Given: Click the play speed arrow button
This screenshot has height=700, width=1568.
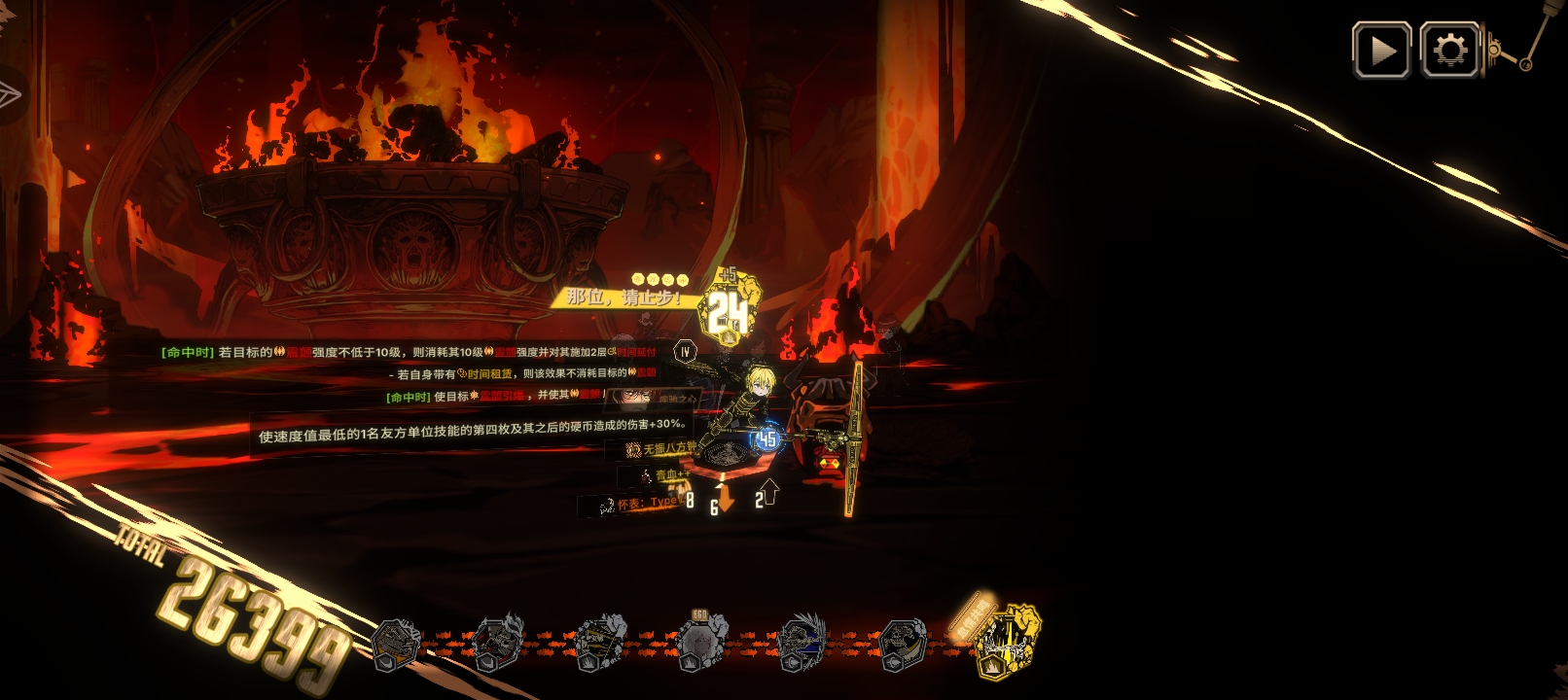Looking at the screenshot, I should point(1381,51).
